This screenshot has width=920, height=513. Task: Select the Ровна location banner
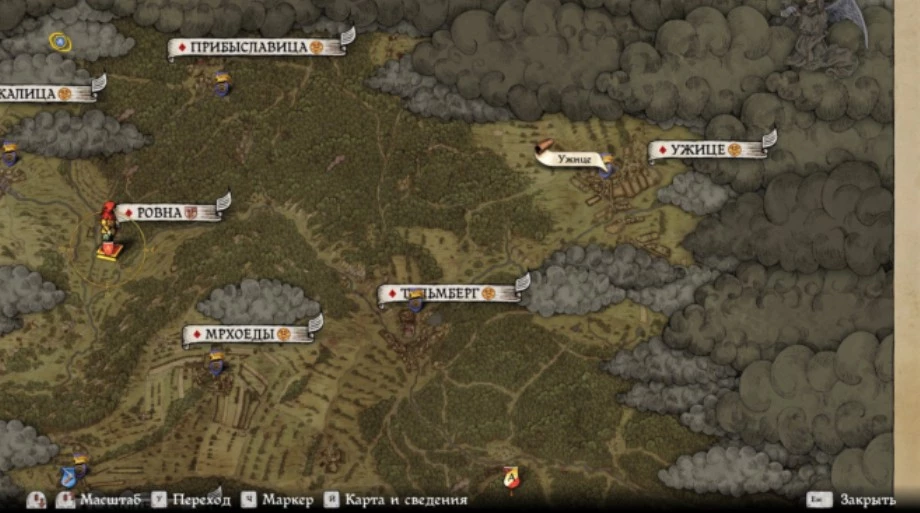pos(168,212)
